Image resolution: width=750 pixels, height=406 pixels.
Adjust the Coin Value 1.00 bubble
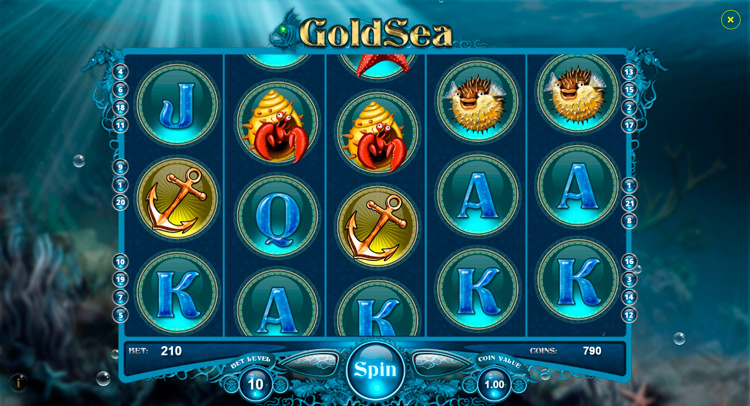tap(494, 384)
